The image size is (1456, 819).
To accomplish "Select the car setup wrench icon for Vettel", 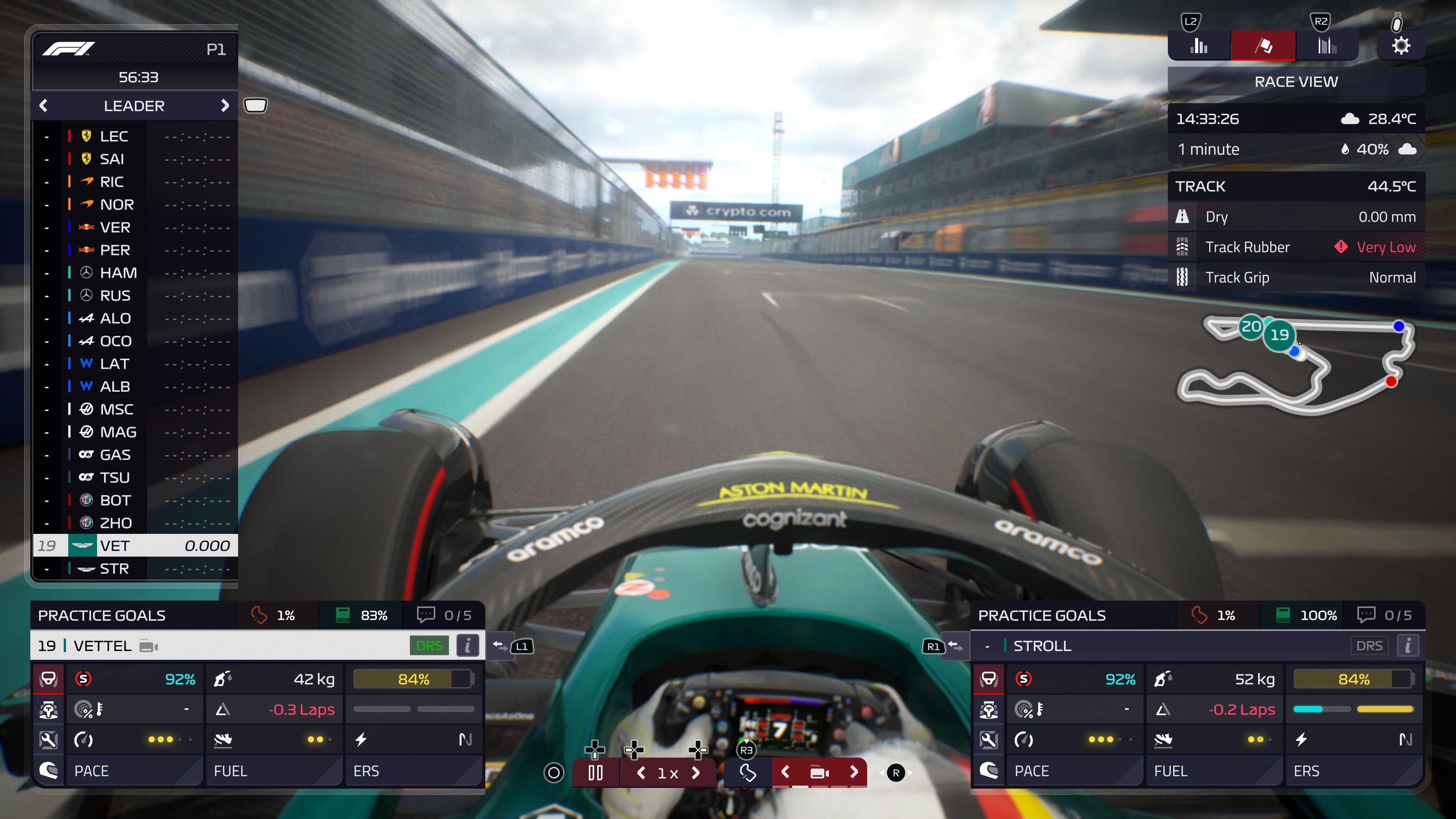I will [49, 739].
